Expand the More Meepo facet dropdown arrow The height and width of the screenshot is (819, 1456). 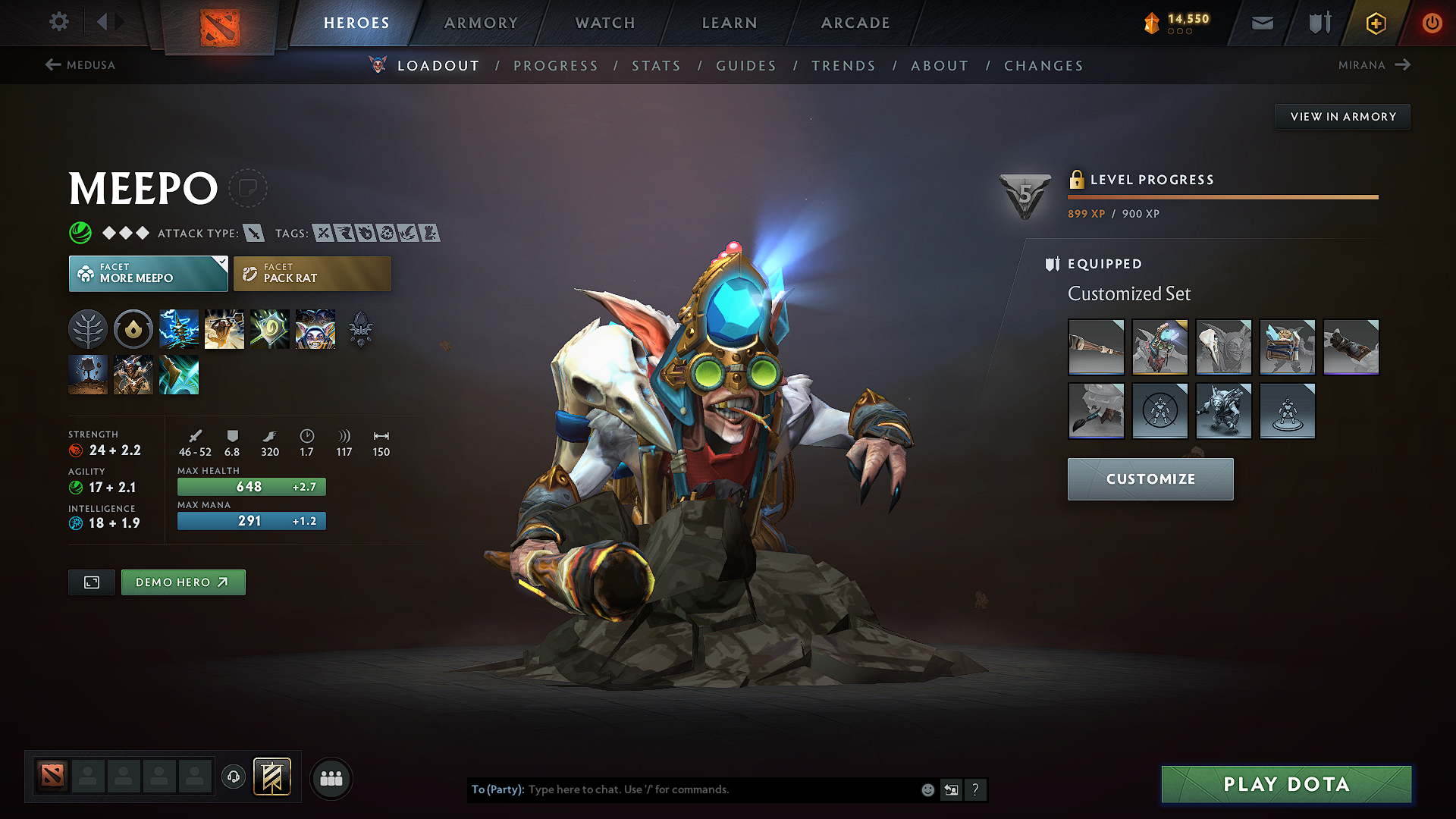click(x=220, y=262)
